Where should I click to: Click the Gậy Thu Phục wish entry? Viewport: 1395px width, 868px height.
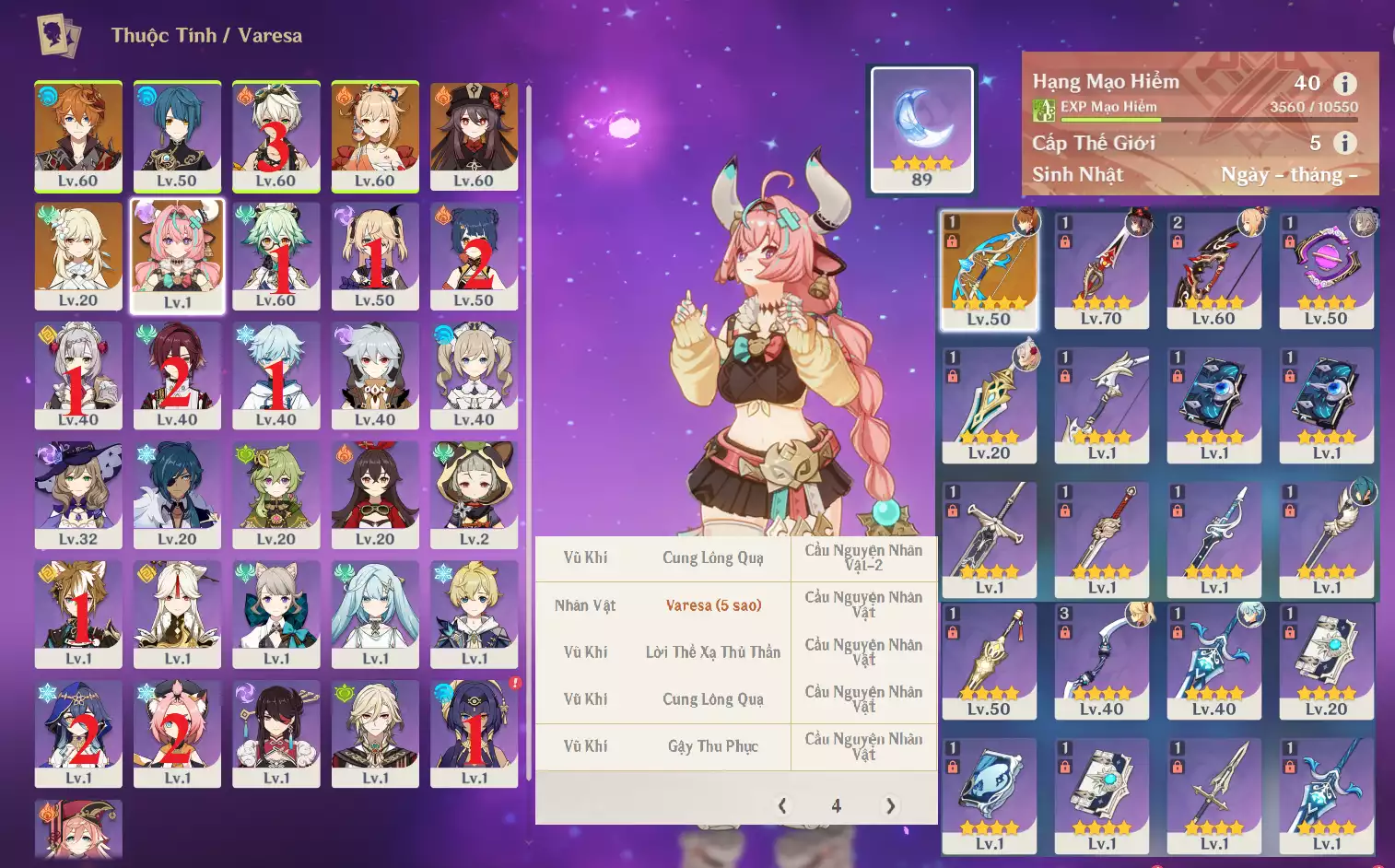713,746
